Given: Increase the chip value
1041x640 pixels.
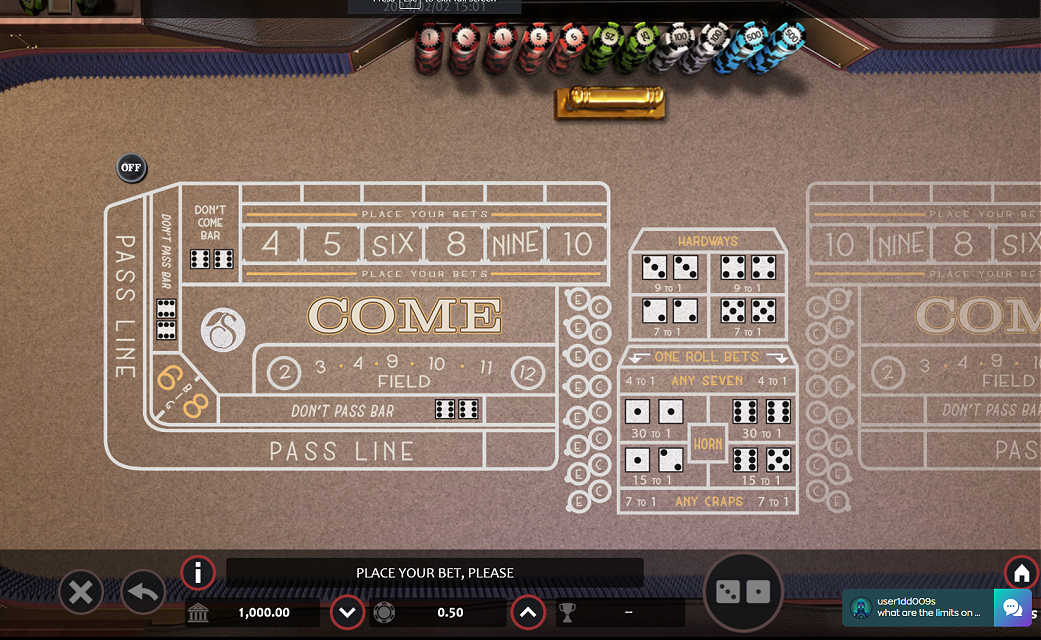Looking at the screenshot, I should click(x=528, y=612).
